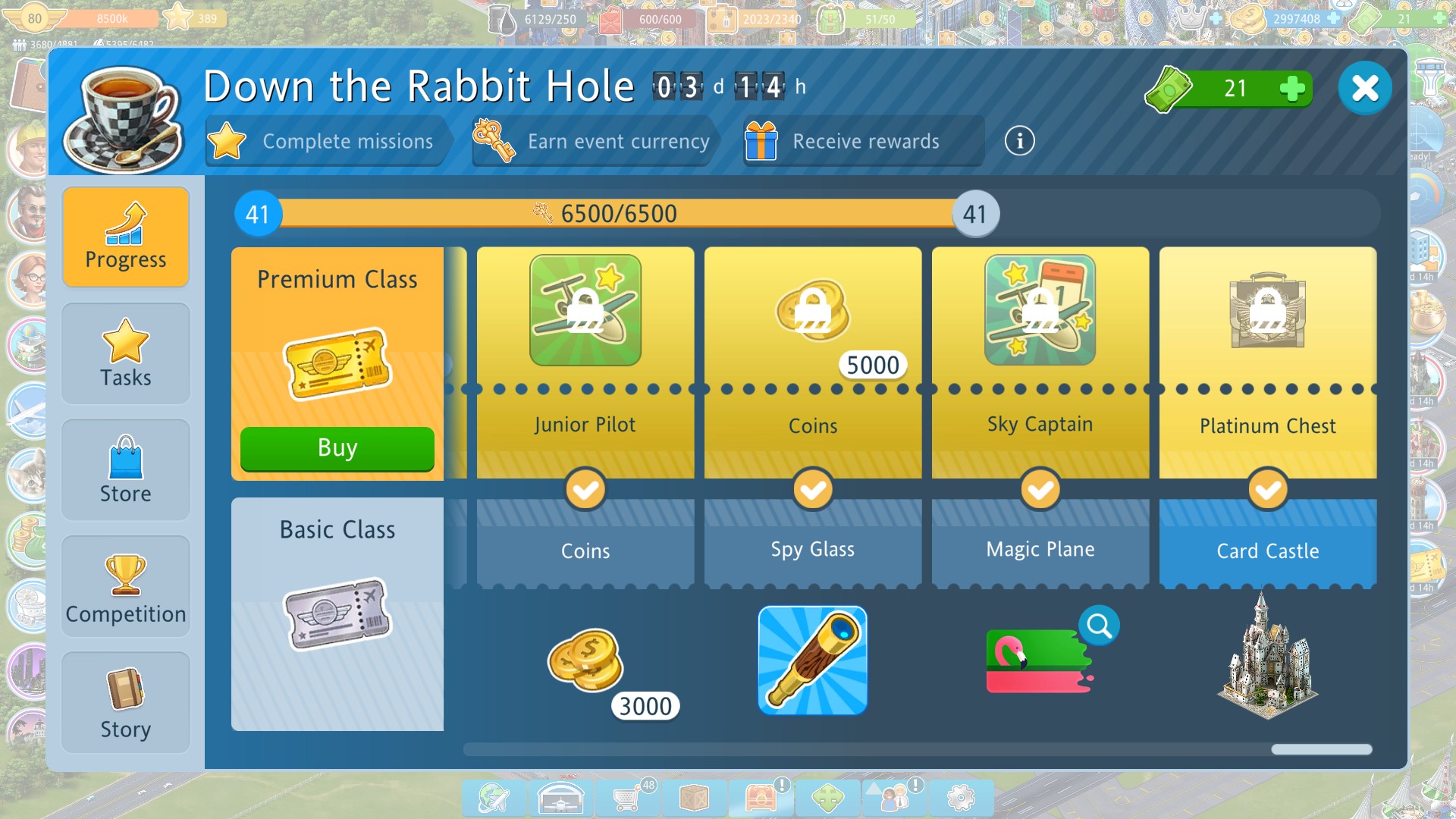The width and height of the screenshot is (1456, 819).
Task: Tap the locked Junior Pilot premium reward
Action: [585, 311]
